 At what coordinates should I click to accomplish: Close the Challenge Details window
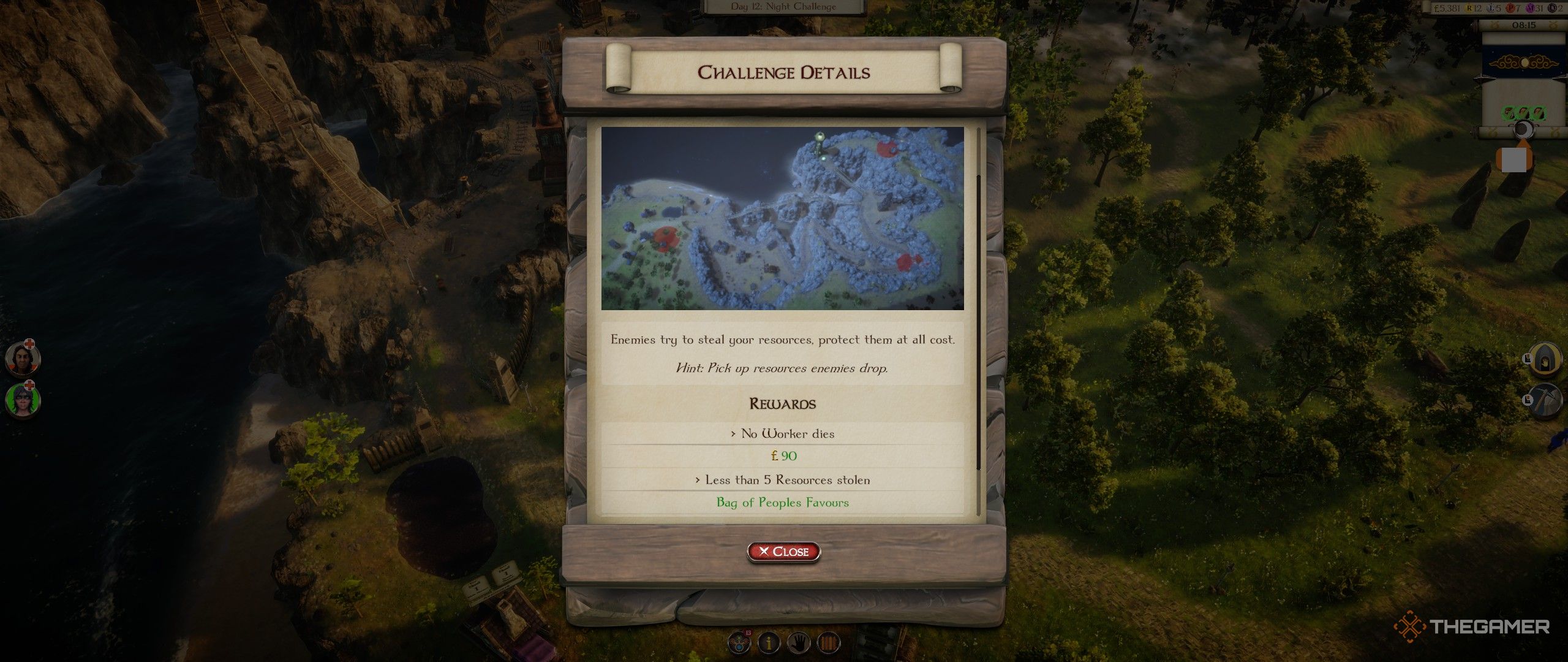click(783, 552)
